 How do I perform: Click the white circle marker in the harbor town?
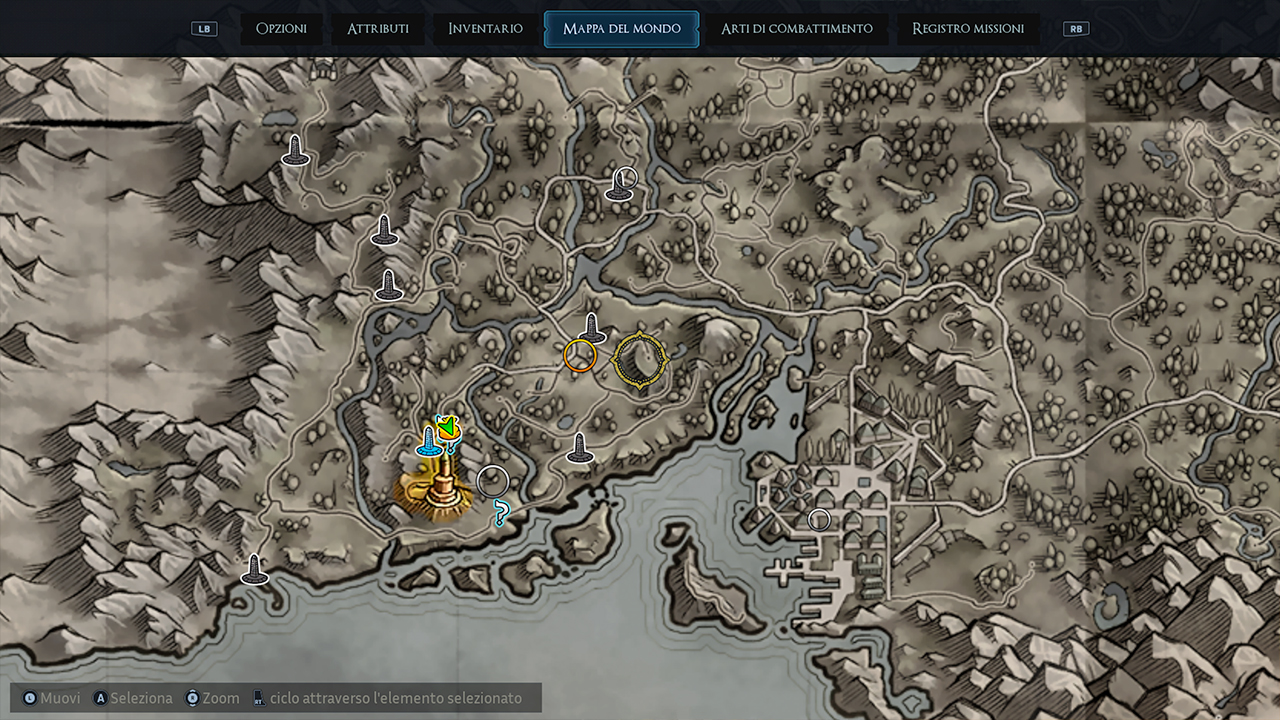click(819, 519)
